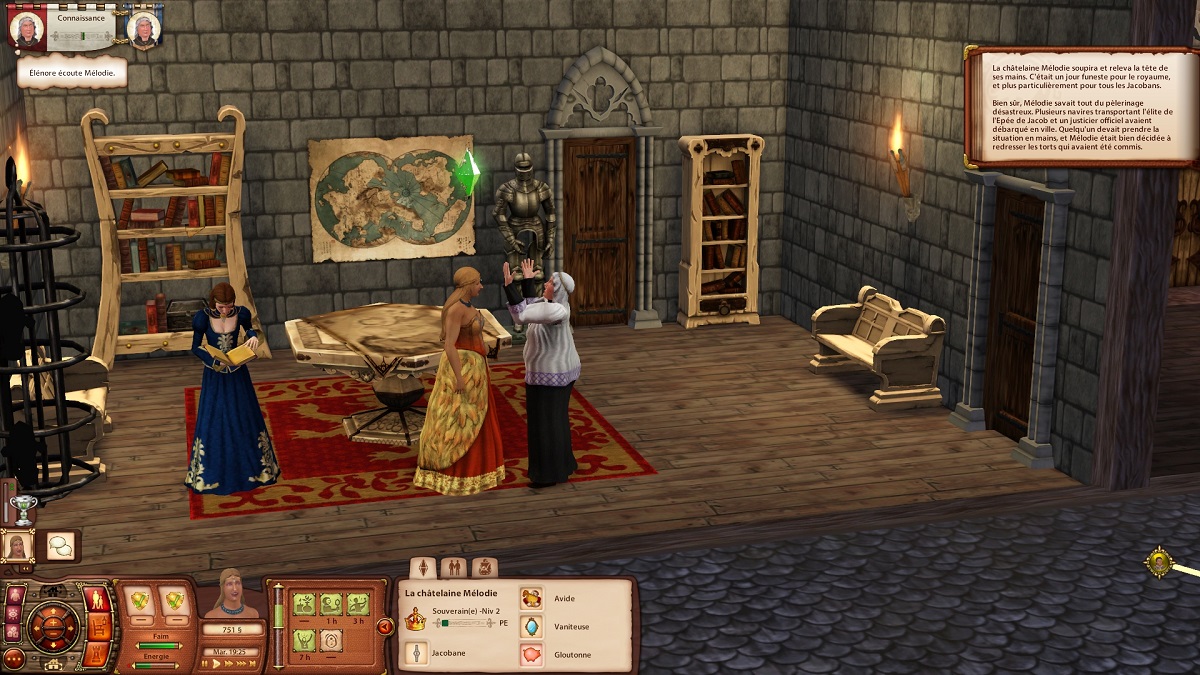The height and width of the screenshot is (675, 1200).
Task: Open the relationships tab with two figures
Action: tap(453, 568)
